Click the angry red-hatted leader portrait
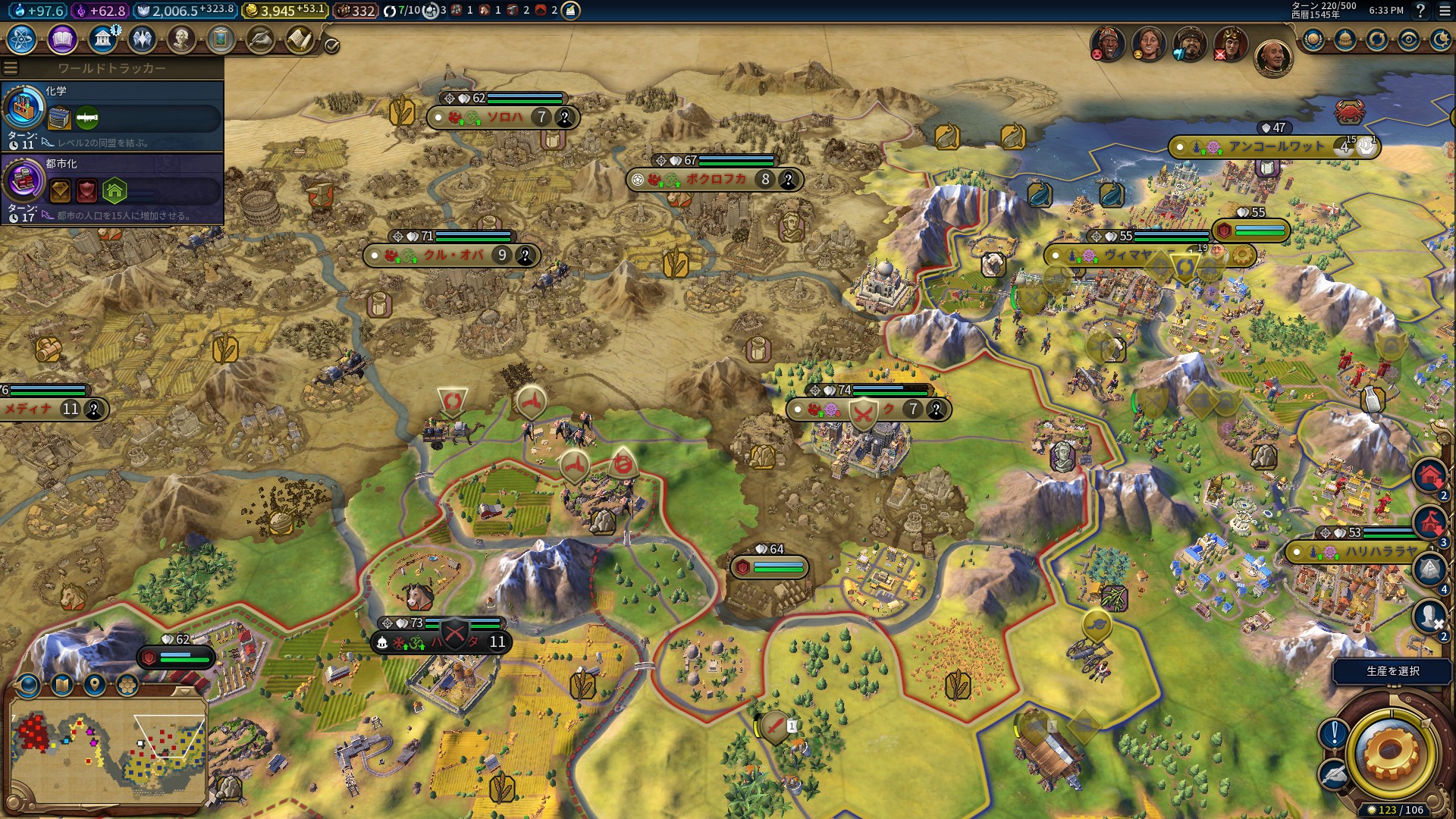This screenshot has height=819, width=1456. (1108, 43)
